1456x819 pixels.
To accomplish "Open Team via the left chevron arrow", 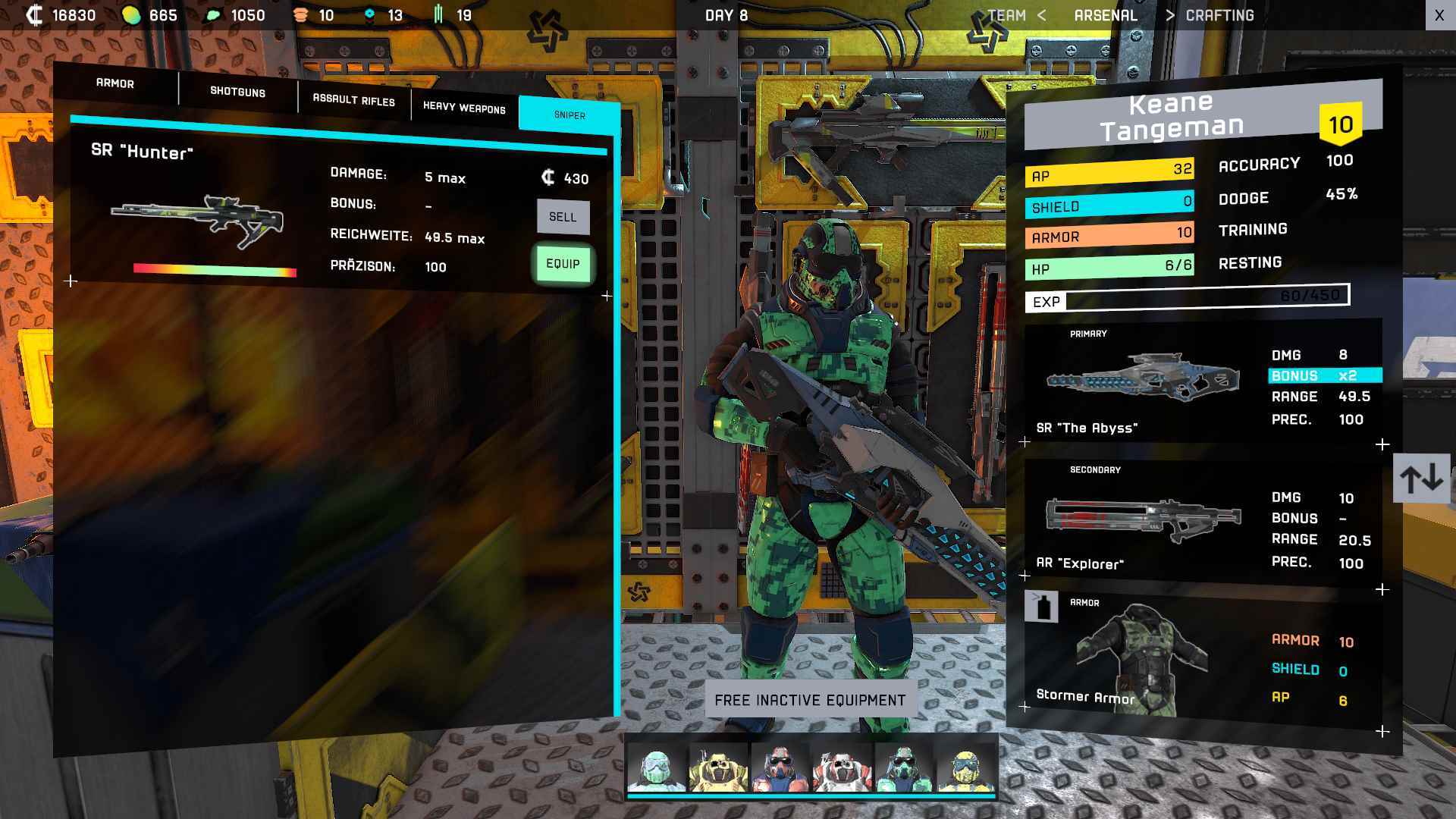I will tap(1044, 14).
